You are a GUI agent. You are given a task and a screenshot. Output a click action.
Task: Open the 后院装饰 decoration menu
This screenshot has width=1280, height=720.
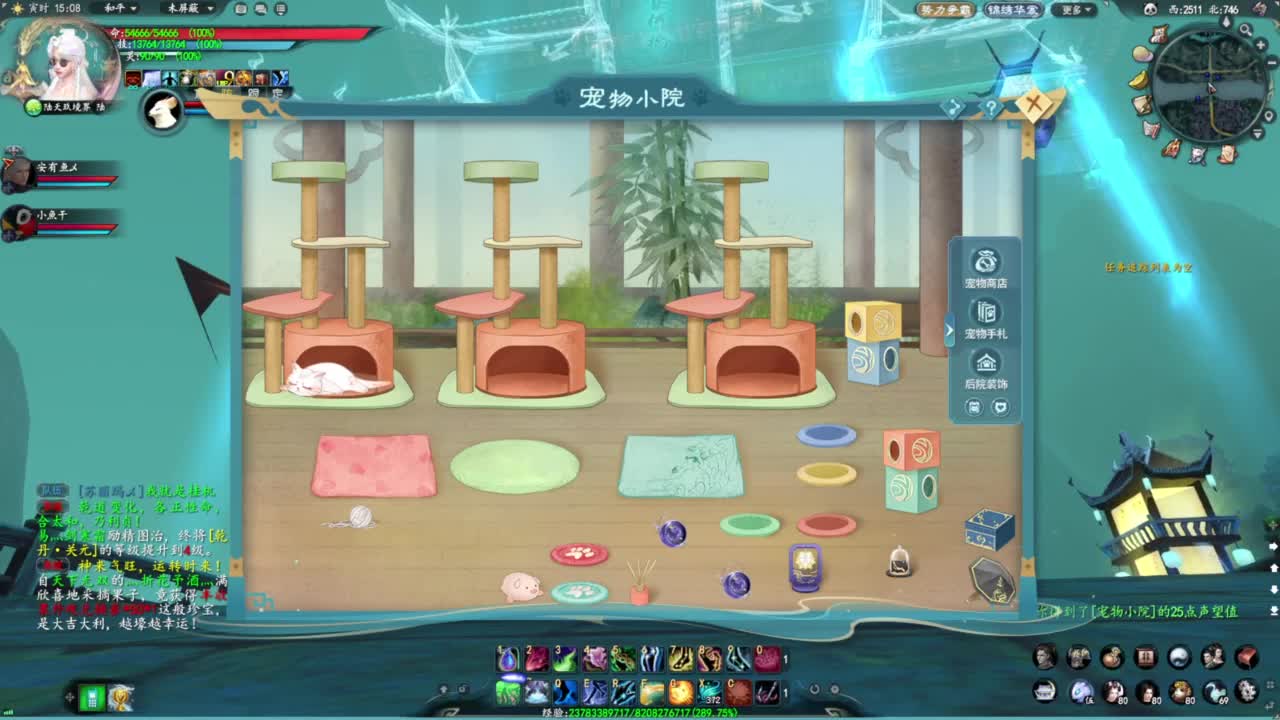[x=986, y=361]
